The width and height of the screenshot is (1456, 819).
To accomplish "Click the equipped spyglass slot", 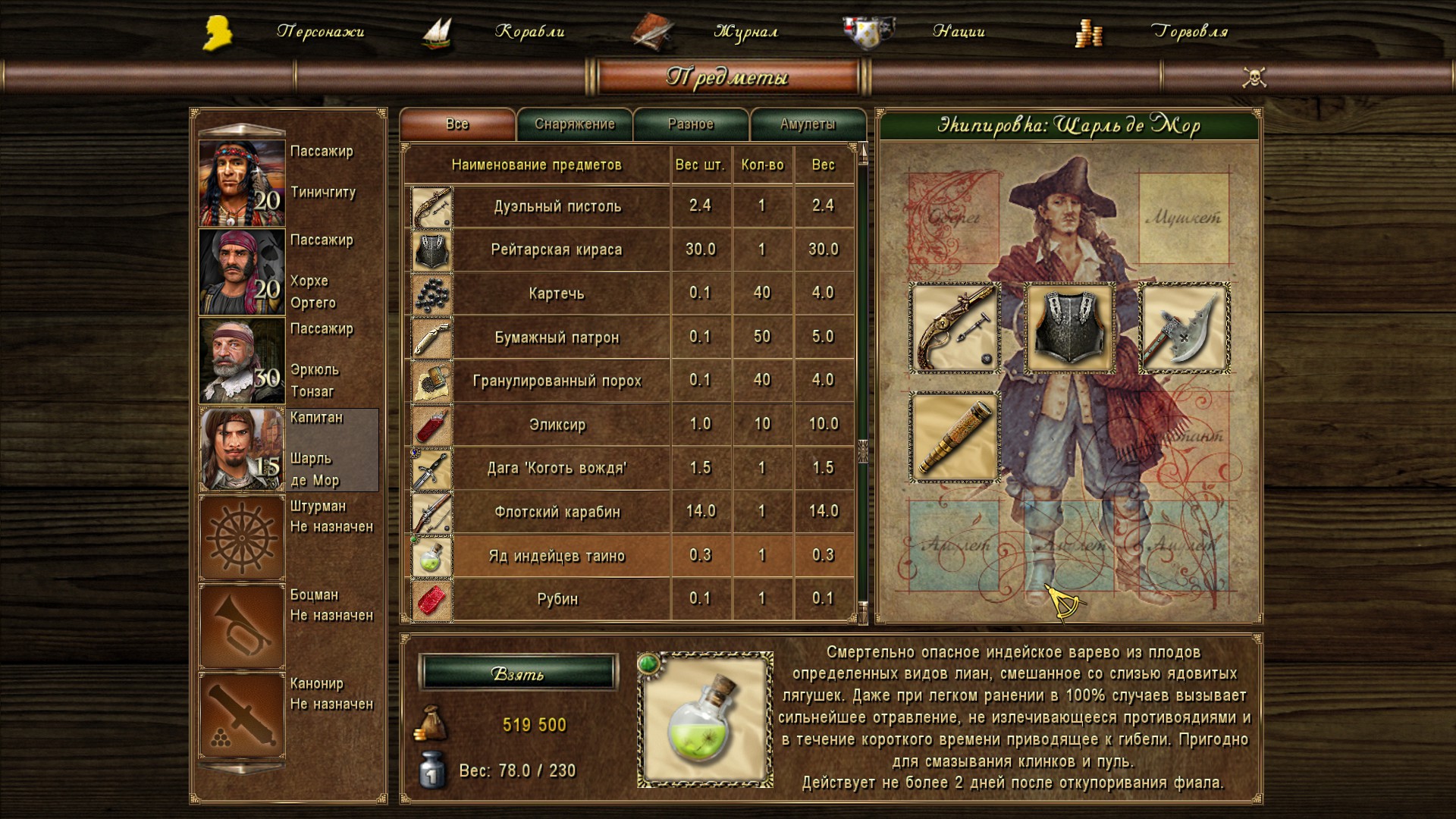I will [x=955, y=438].
